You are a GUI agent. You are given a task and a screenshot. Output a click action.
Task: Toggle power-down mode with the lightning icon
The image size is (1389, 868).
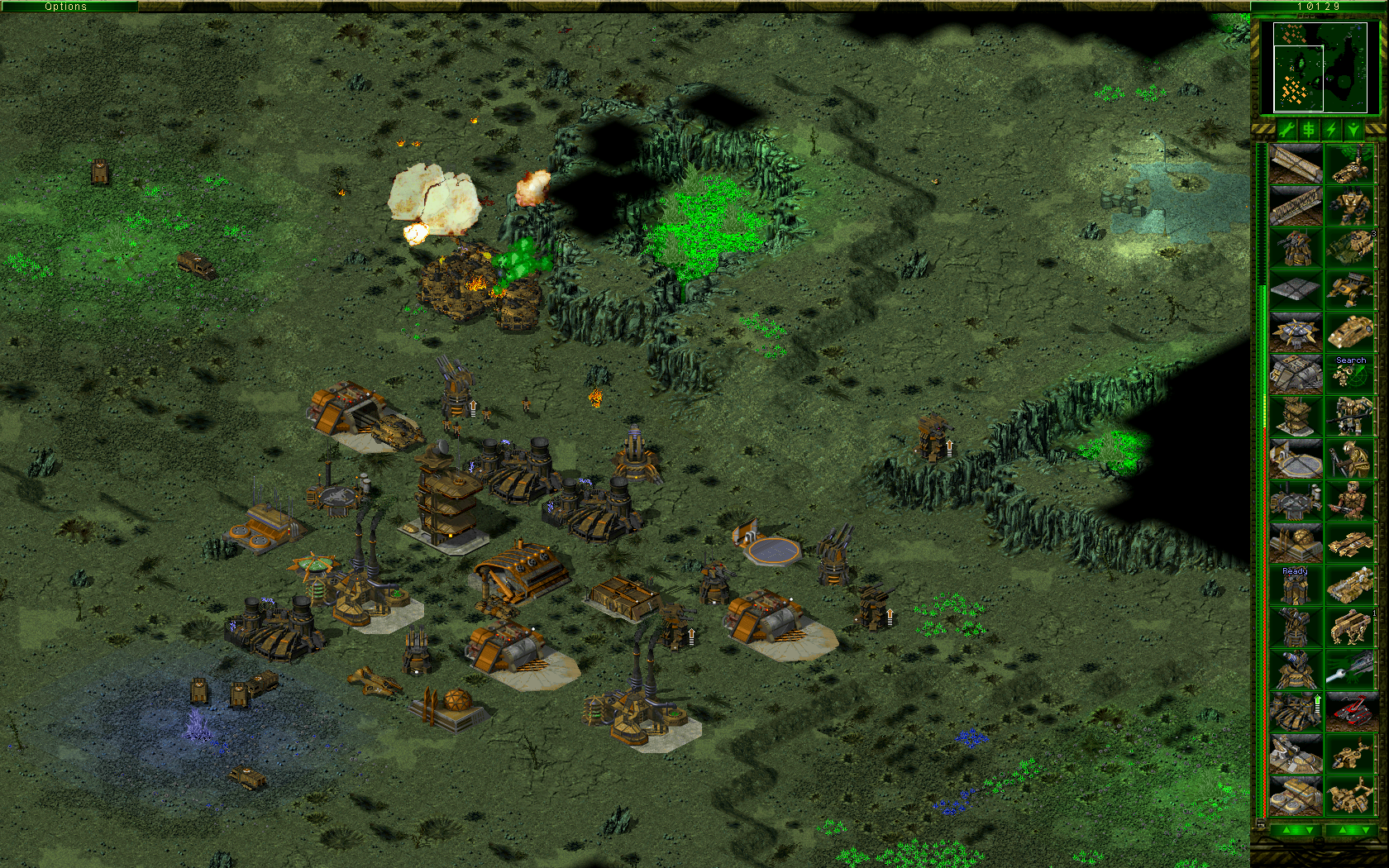coord(1331,129)
